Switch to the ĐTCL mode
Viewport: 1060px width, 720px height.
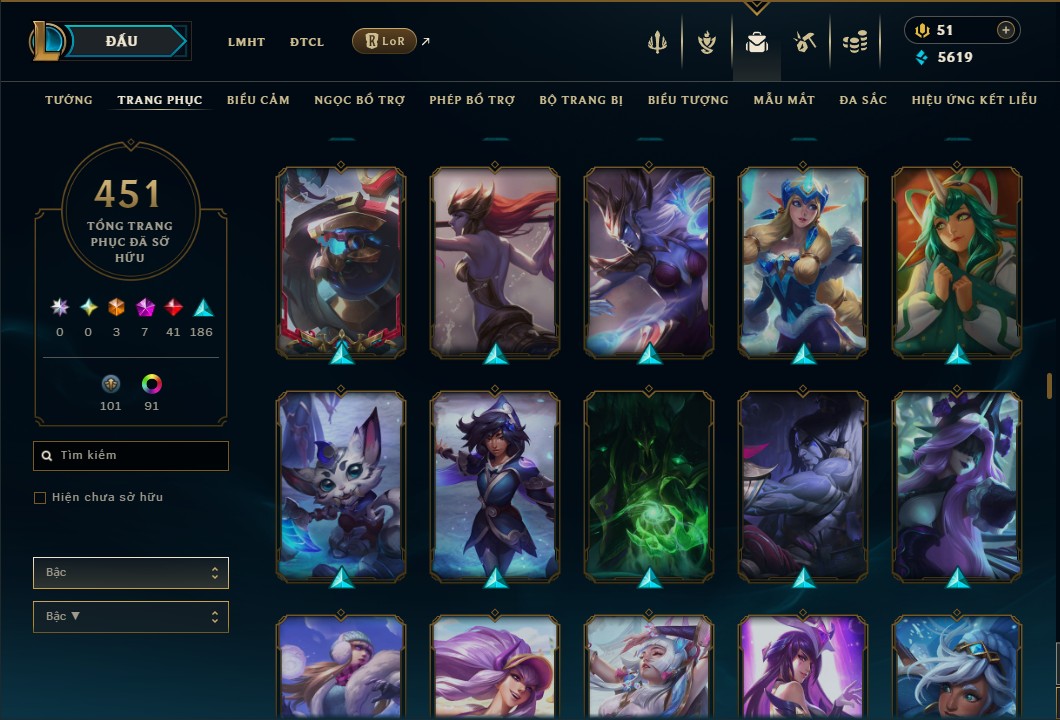point(307,42)
